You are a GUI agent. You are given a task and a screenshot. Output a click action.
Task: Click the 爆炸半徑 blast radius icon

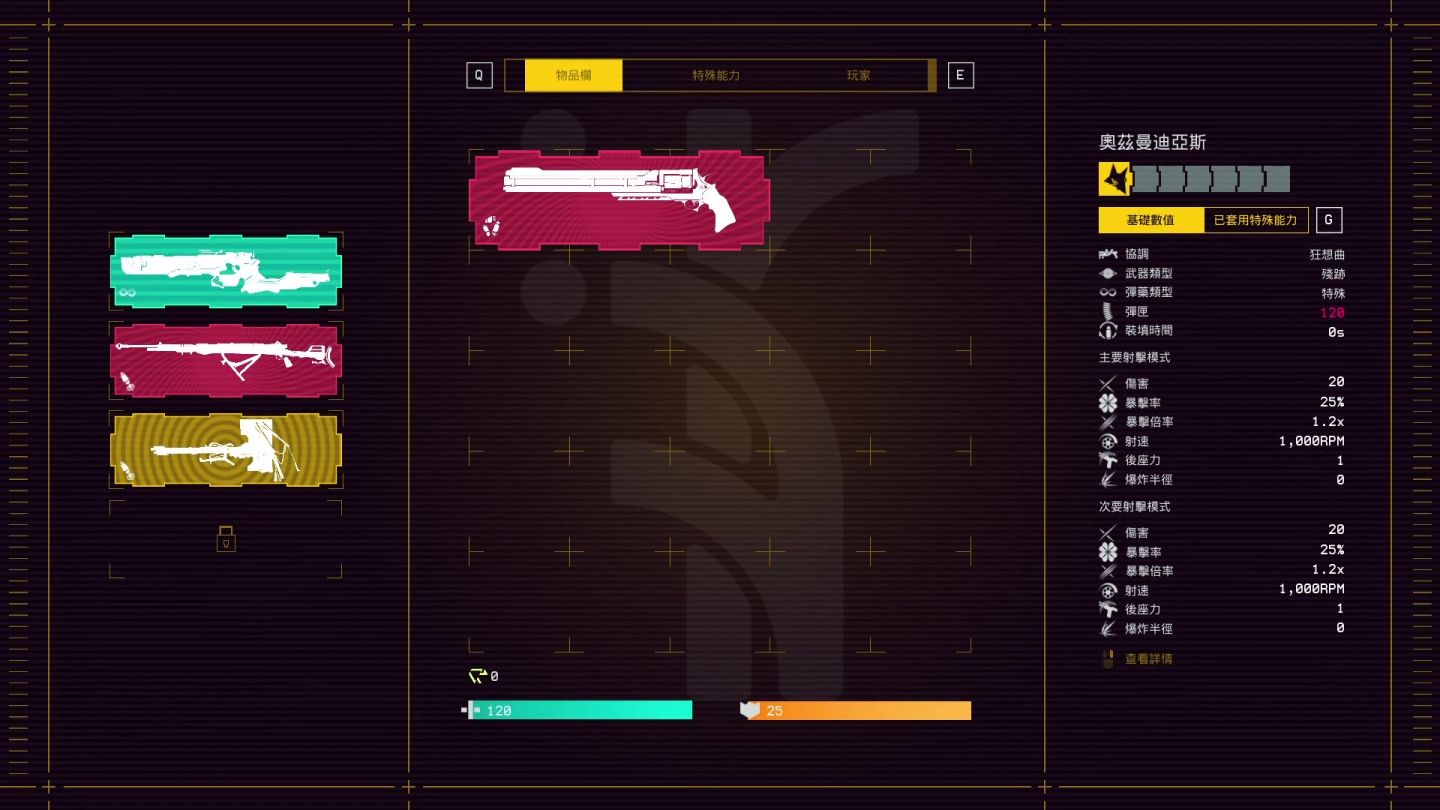click(1108, 480)
